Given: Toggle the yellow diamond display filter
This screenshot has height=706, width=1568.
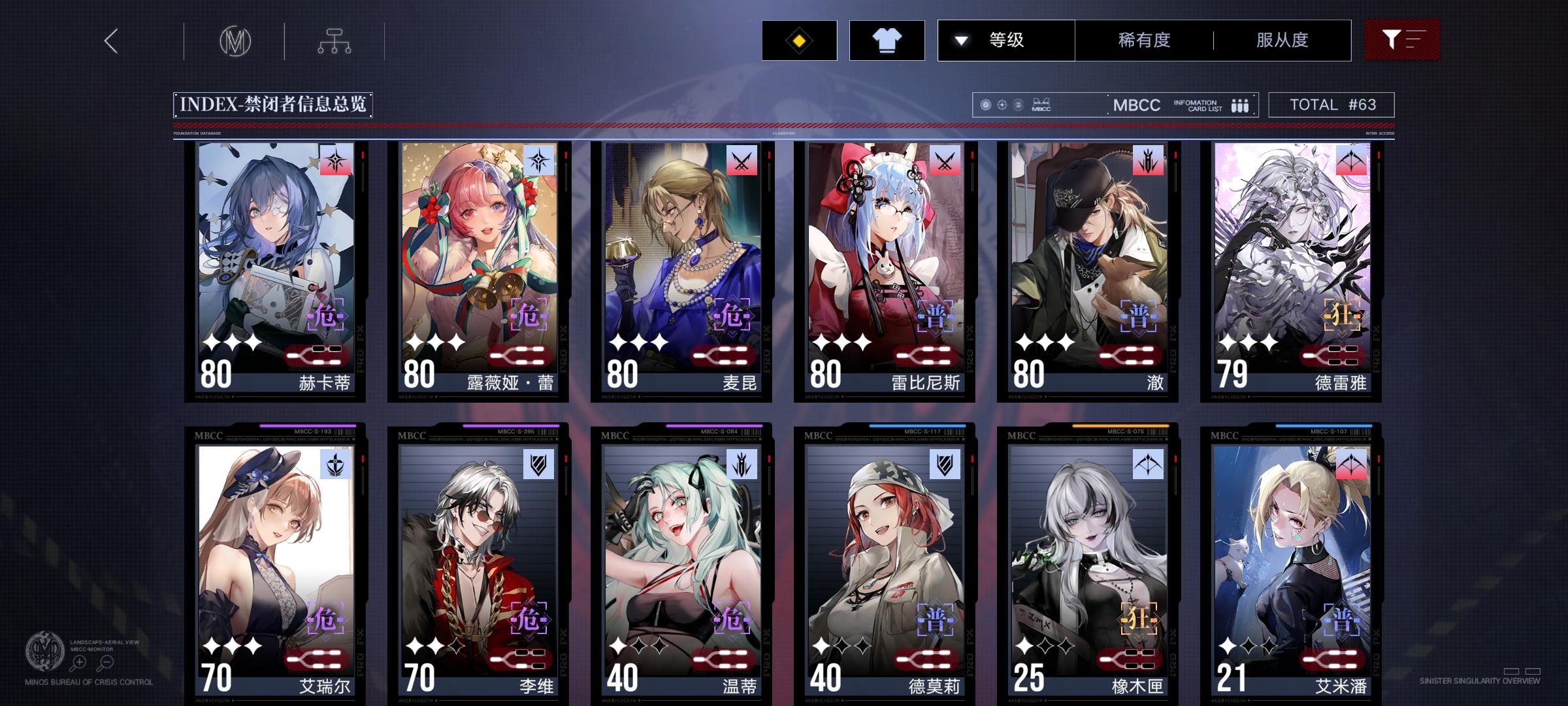Looking at the screenshot, I should point(800,39).
